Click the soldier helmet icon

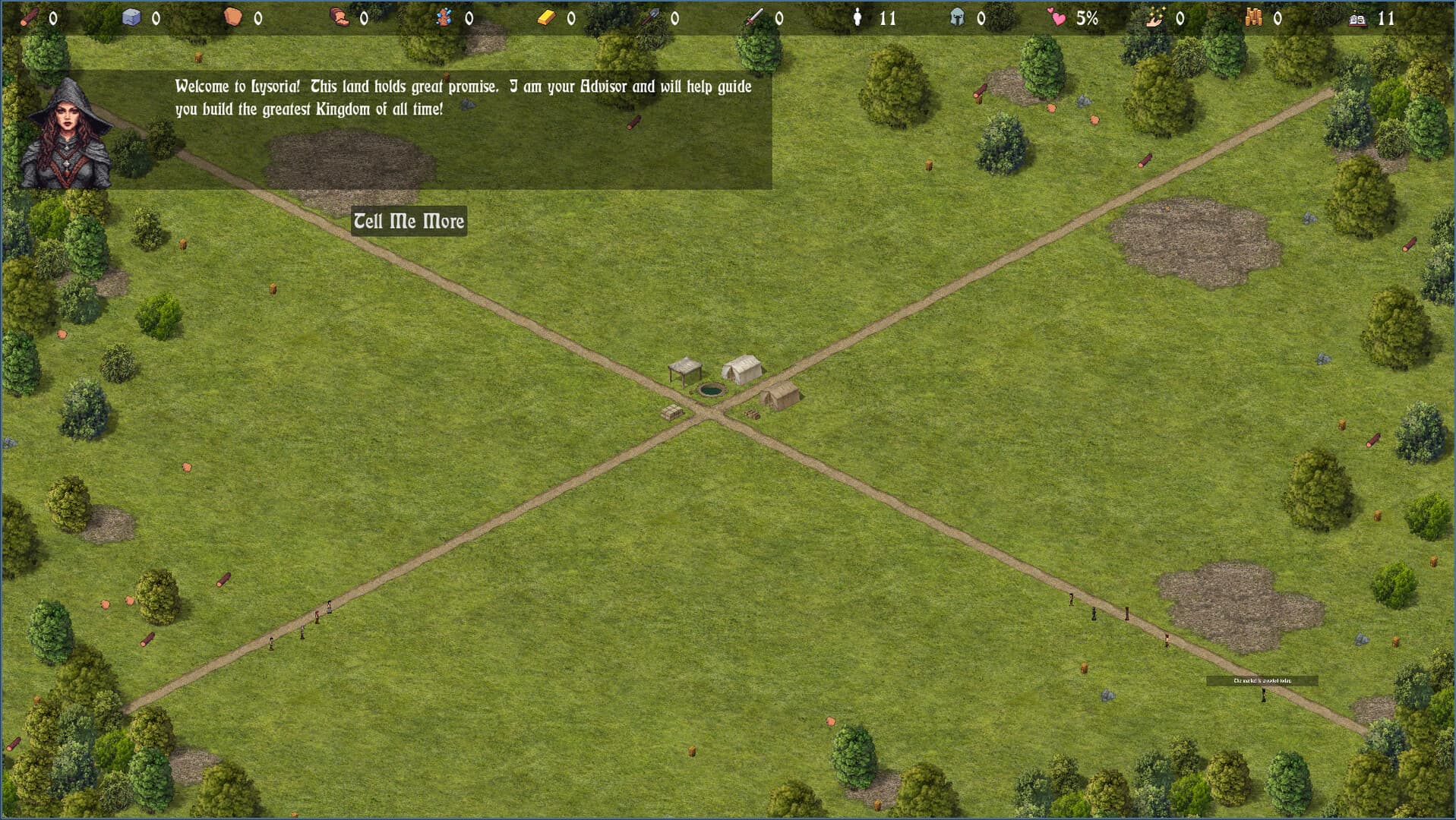coord(957,17)
